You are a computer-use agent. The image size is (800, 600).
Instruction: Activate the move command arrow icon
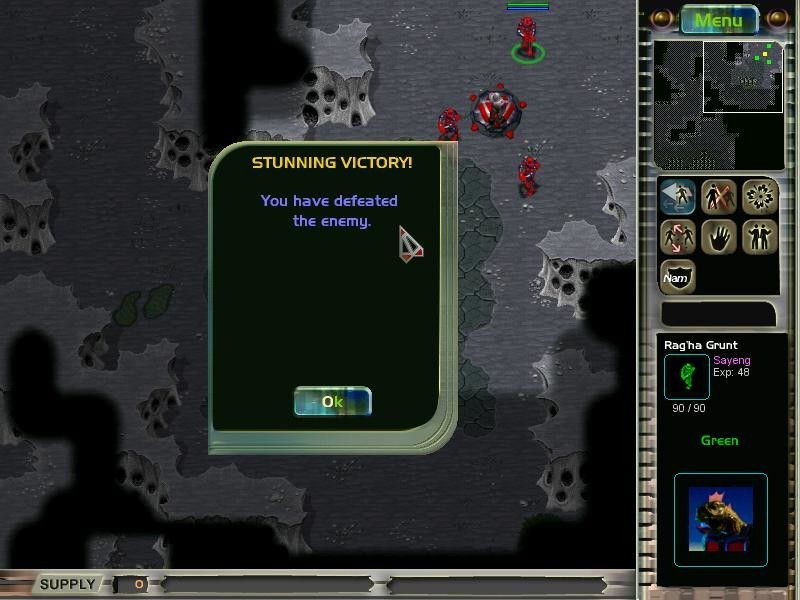point(677,196)
